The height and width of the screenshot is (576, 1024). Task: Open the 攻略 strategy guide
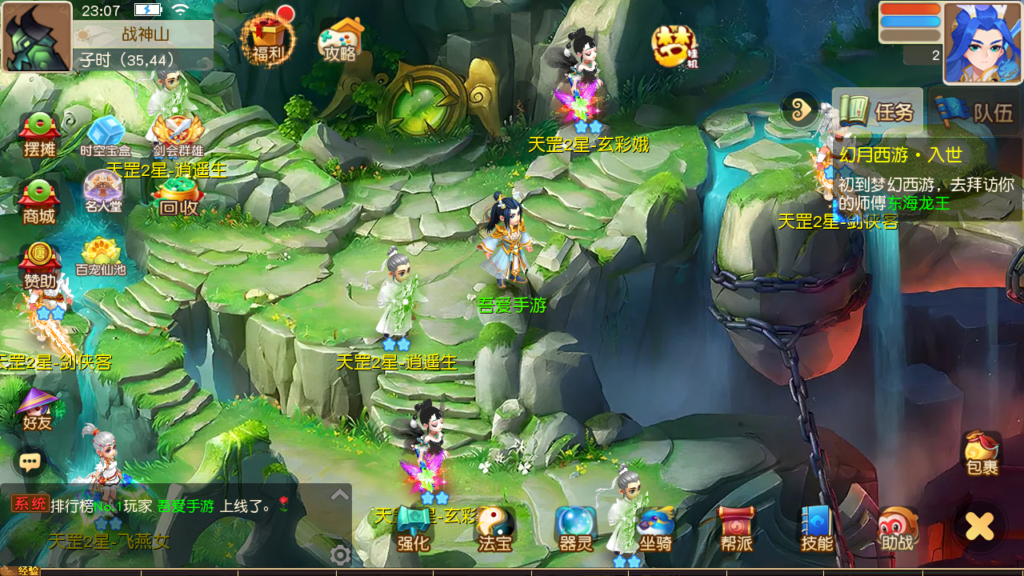click(x=341, y=41)
